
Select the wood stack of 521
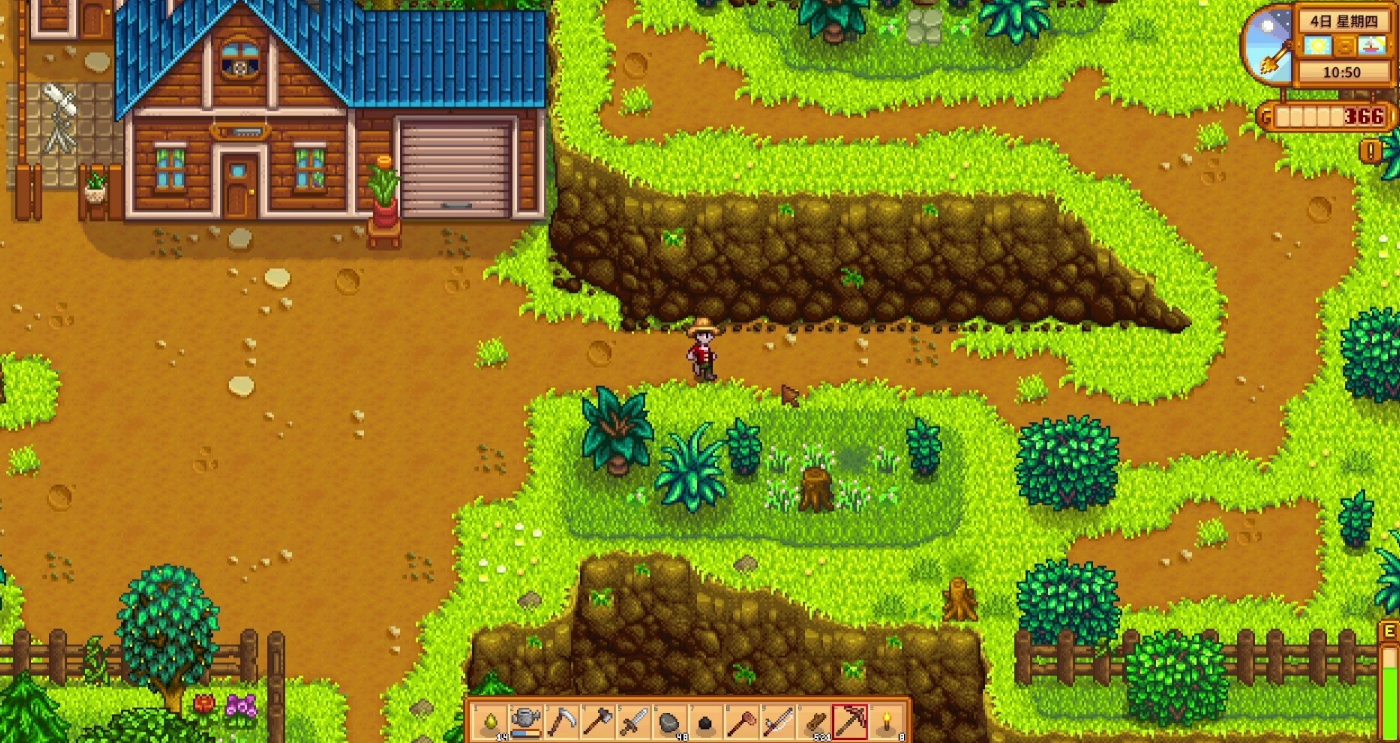point(814,721)
